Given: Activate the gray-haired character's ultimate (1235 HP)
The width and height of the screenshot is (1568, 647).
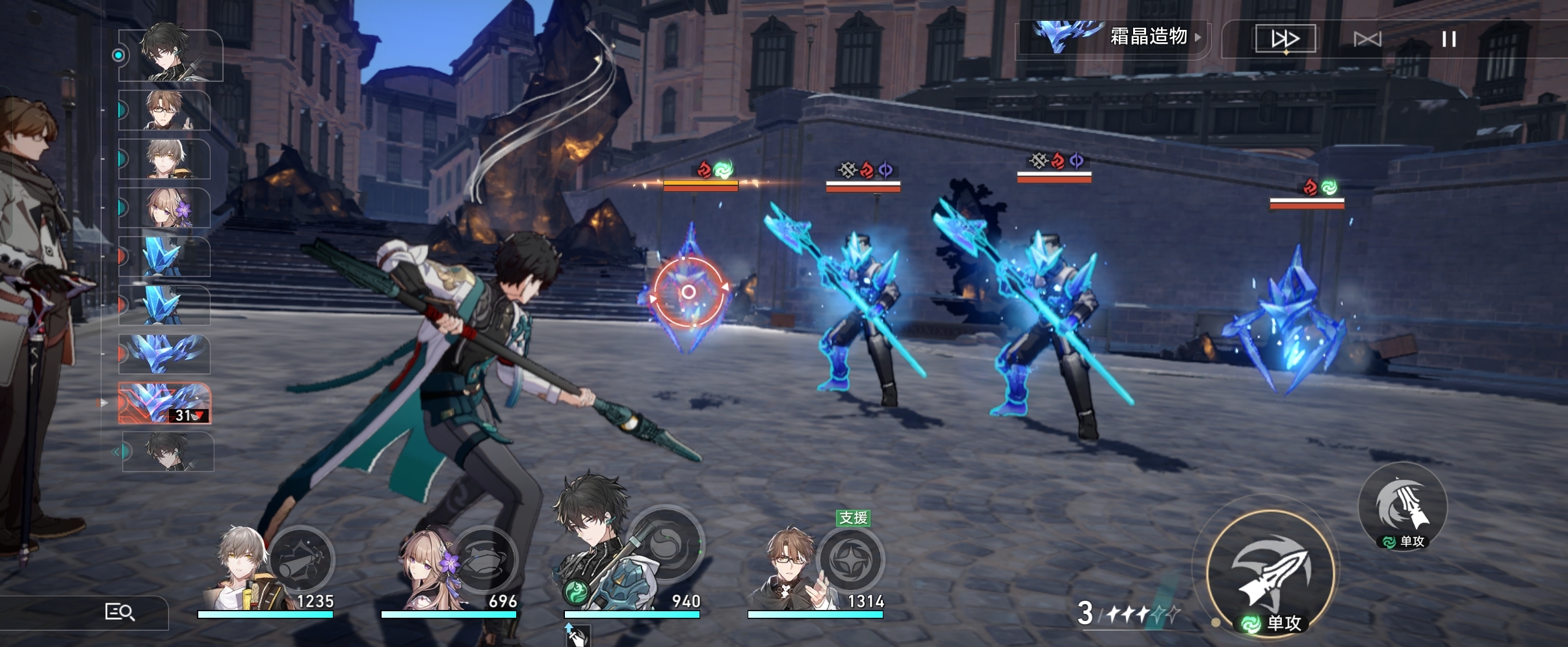Looking at the screenshot, I should click(302, 559).
